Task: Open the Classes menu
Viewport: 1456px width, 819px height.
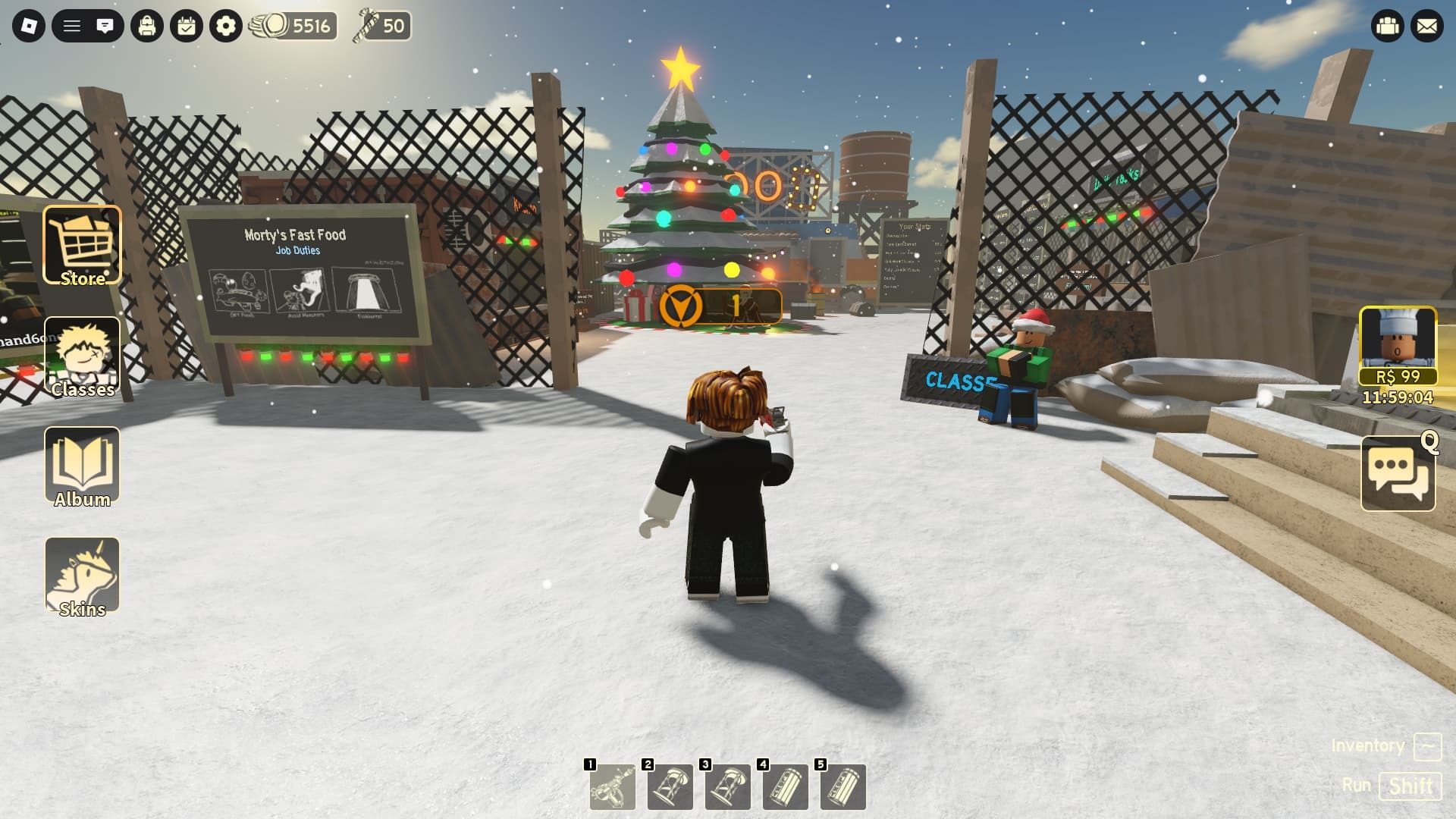Action: click(82, 356)
